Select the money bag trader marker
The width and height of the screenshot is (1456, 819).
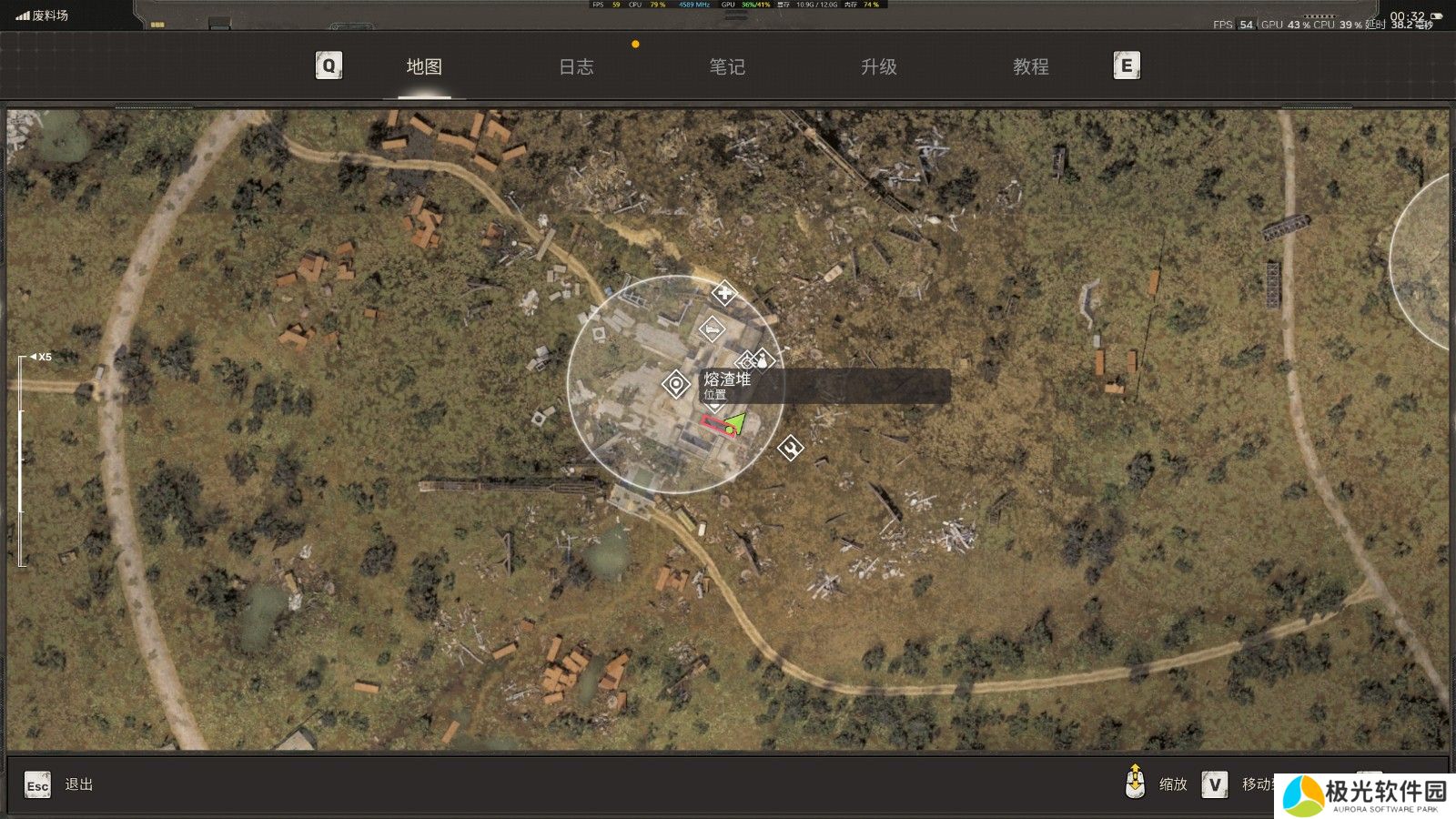coord(763,360)
